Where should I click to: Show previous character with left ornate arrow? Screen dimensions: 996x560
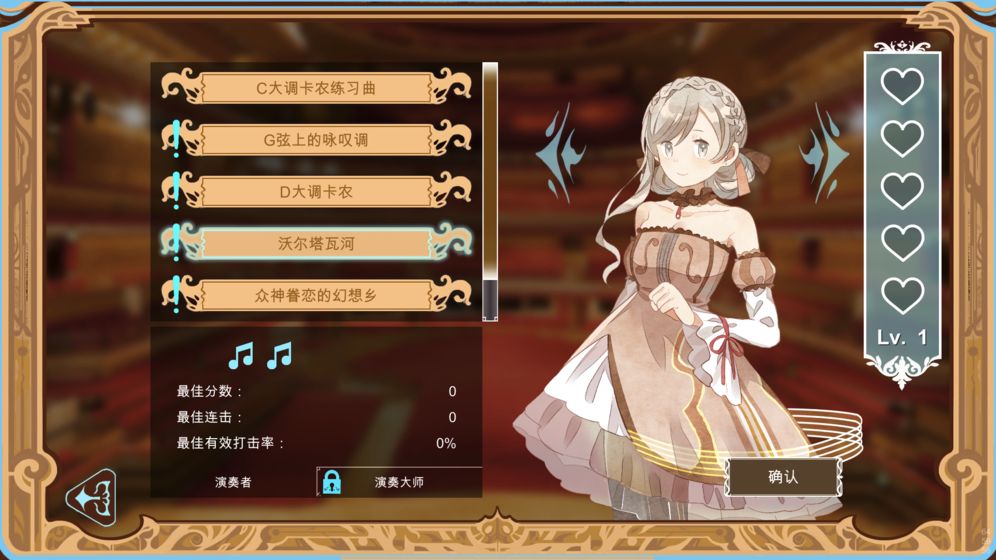click(560, 153)
